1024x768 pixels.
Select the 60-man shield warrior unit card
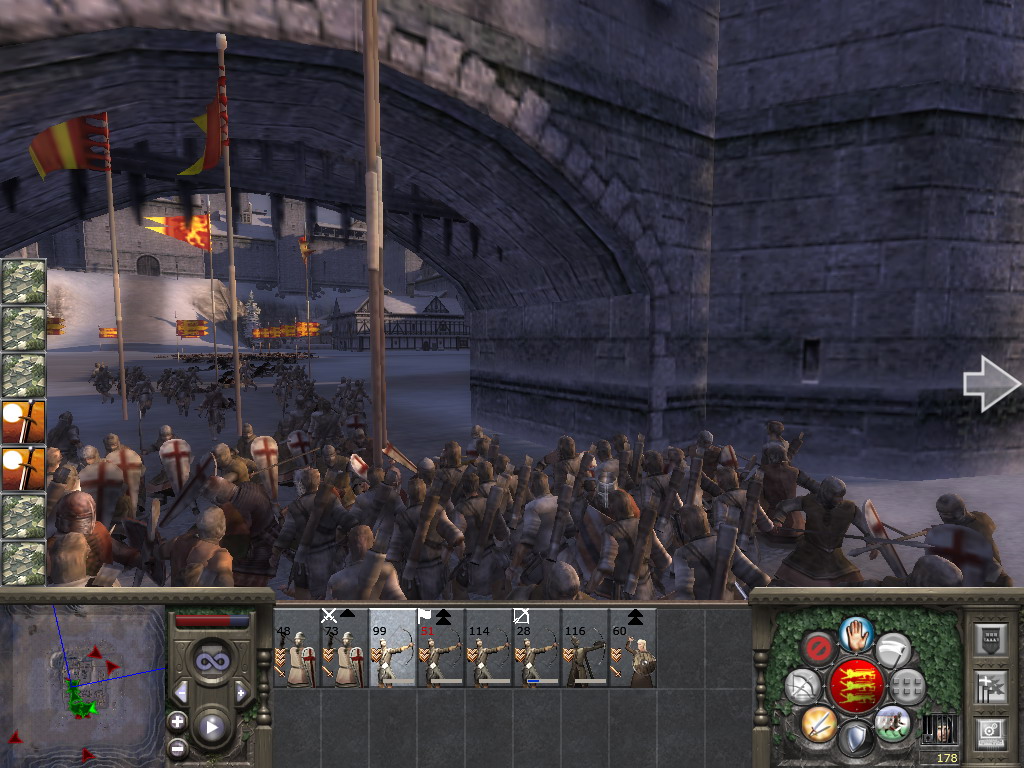tap(633, 648)
